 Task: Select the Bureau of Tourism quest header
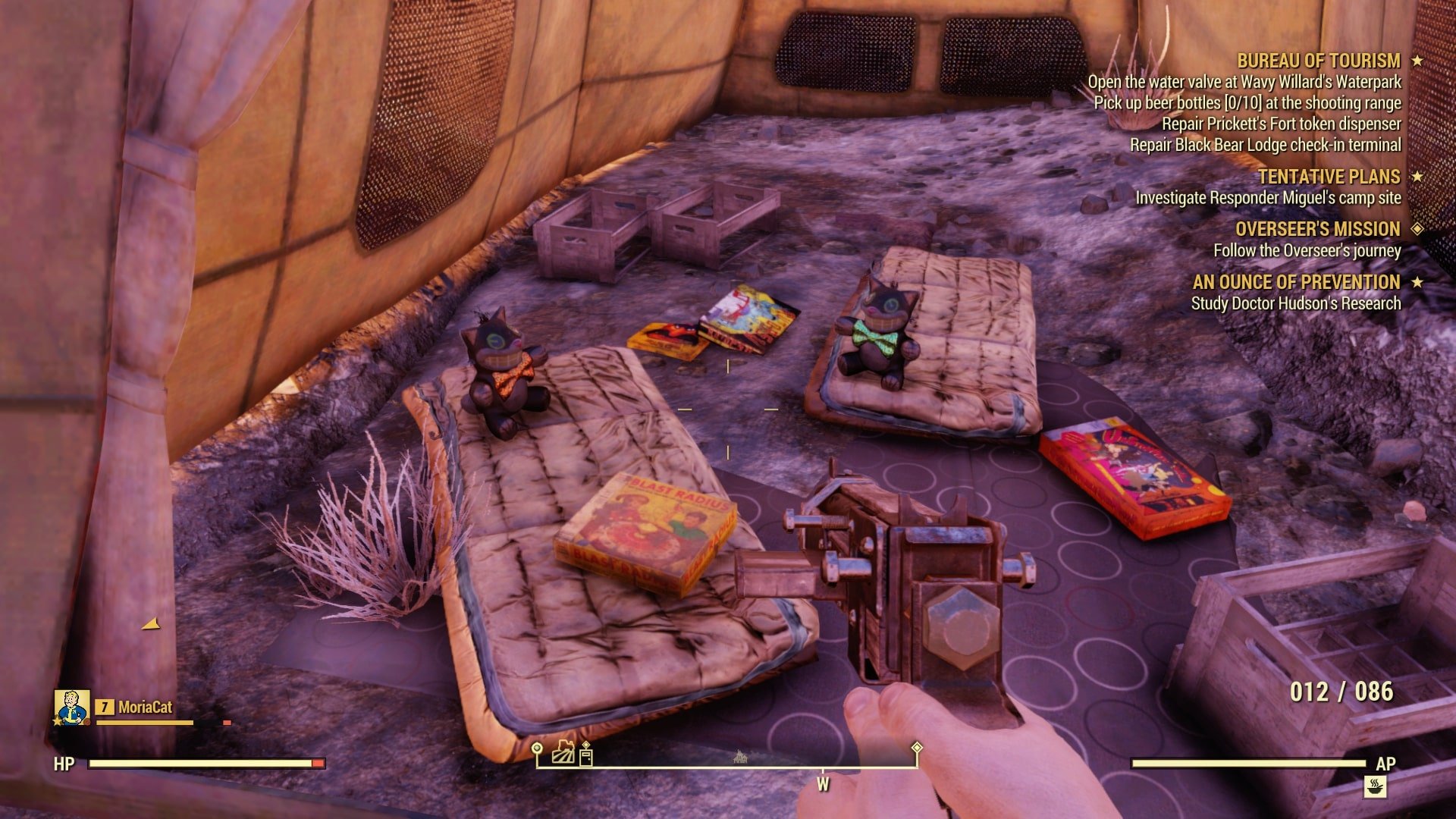1318,61
